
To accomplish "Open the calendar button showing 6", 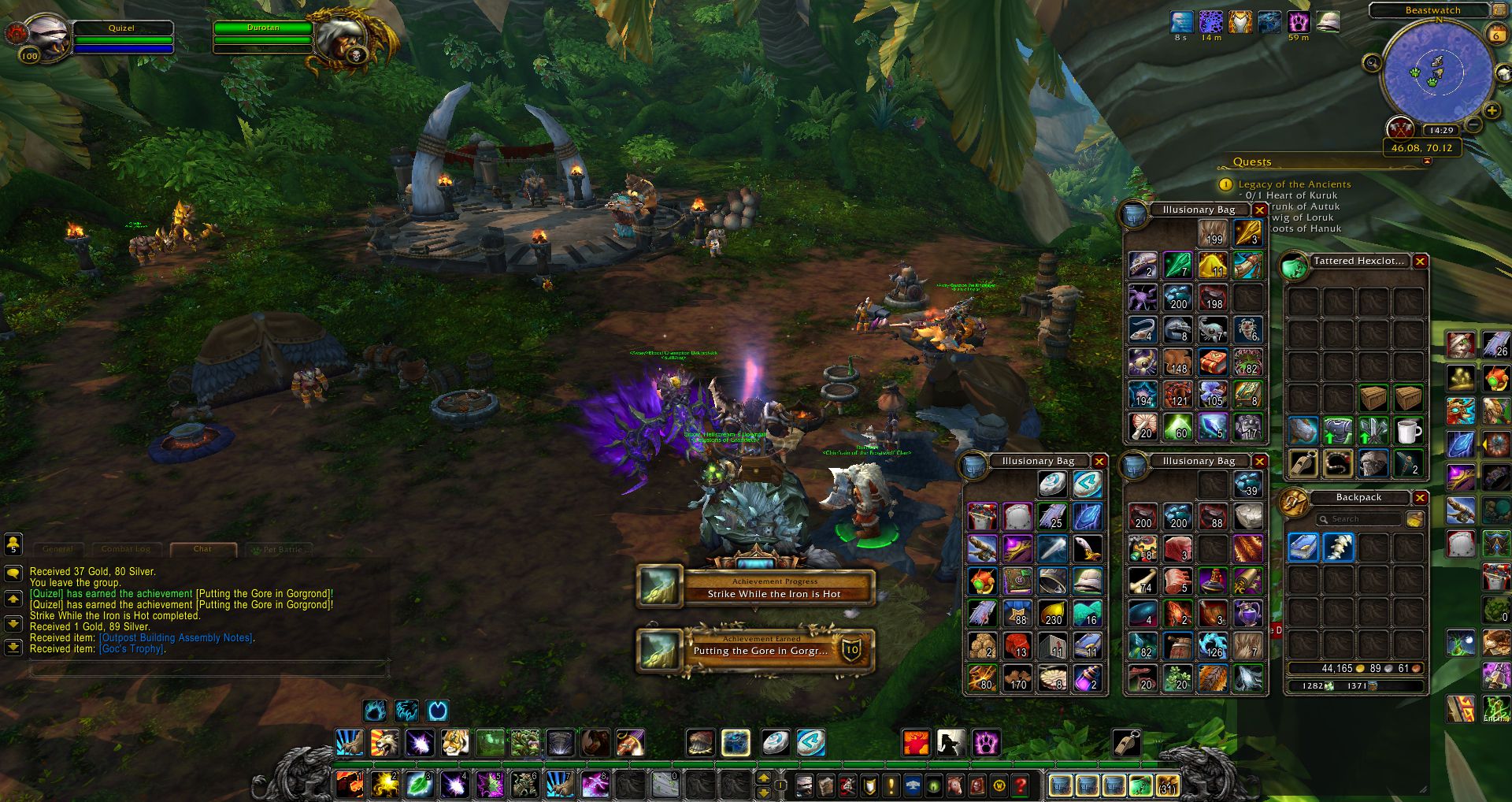I will 1495,35.
